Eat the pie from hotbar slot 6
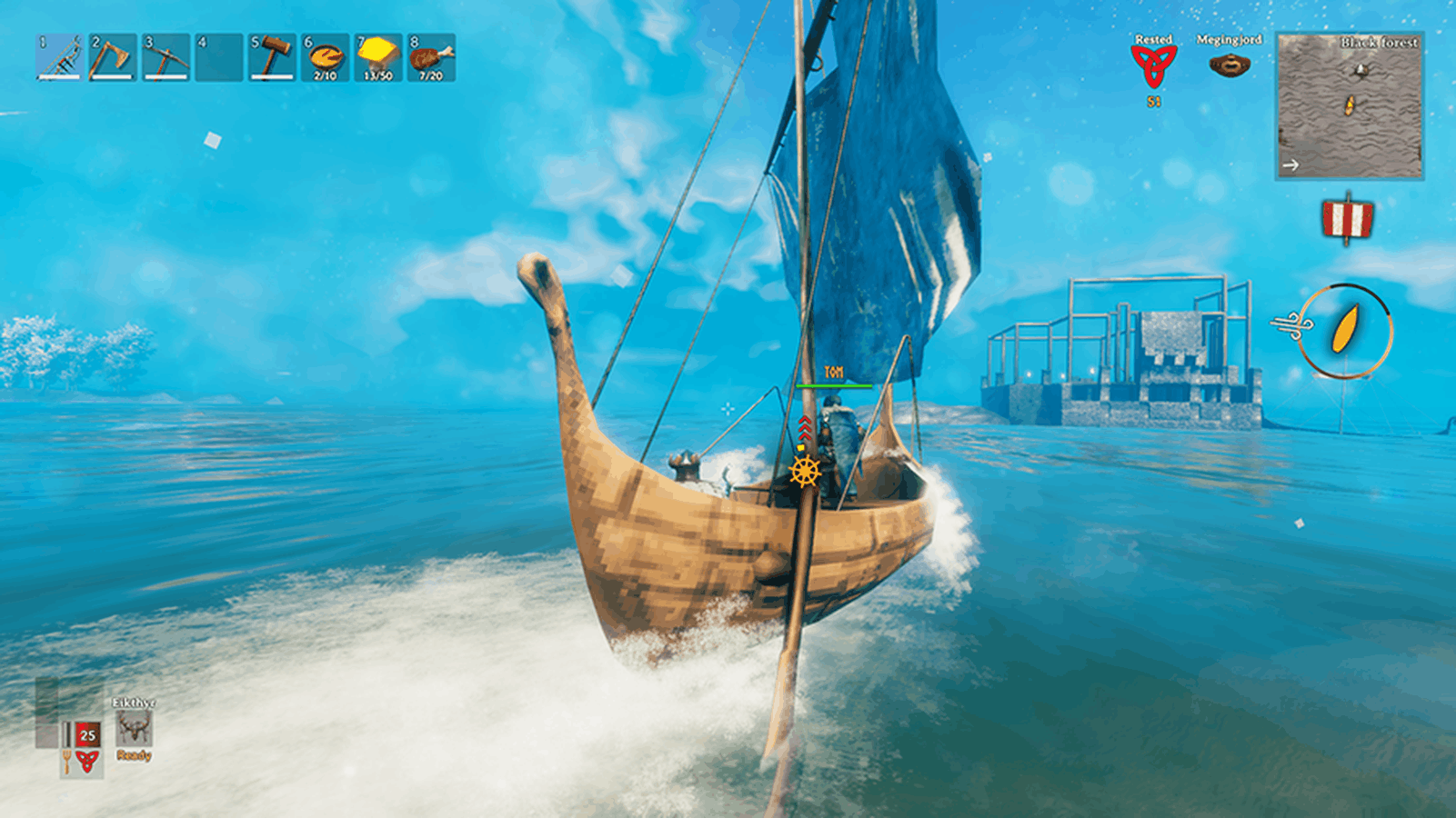Viewport: 1456px width, 818px height. coord(325,57)
